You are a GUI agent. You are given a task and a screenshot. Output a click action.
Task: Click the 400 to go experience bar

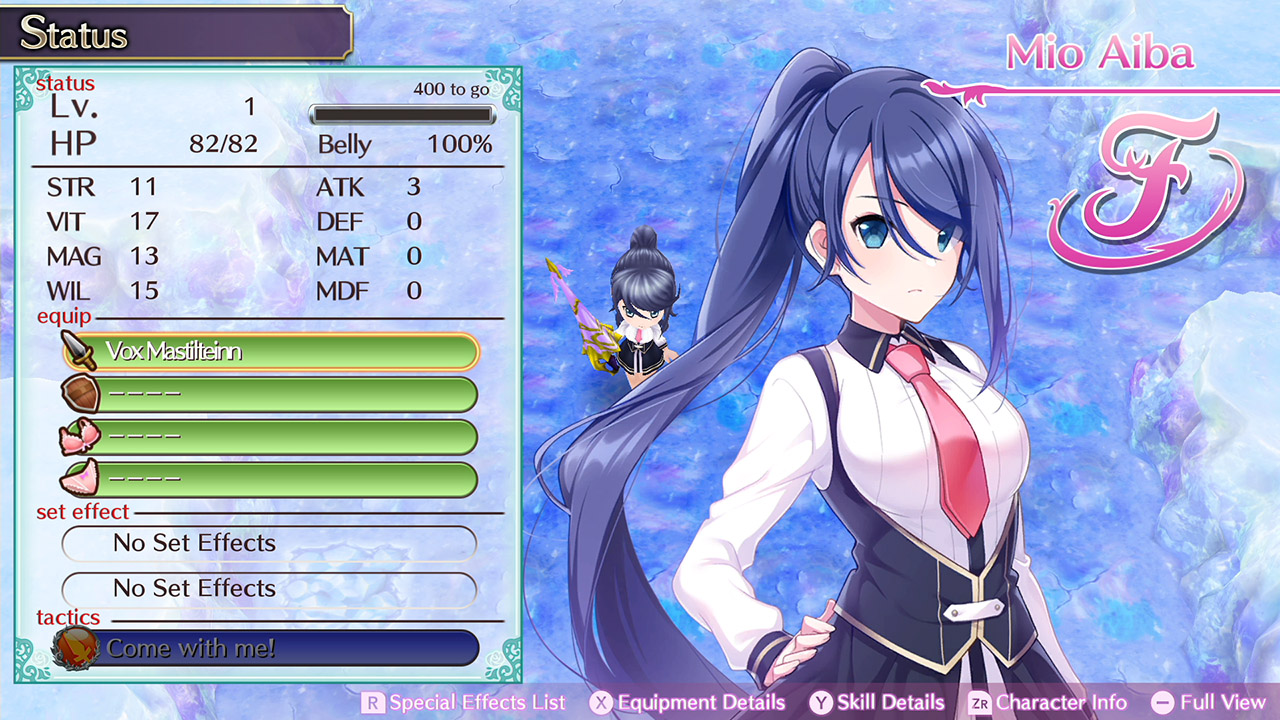[400, 113]
